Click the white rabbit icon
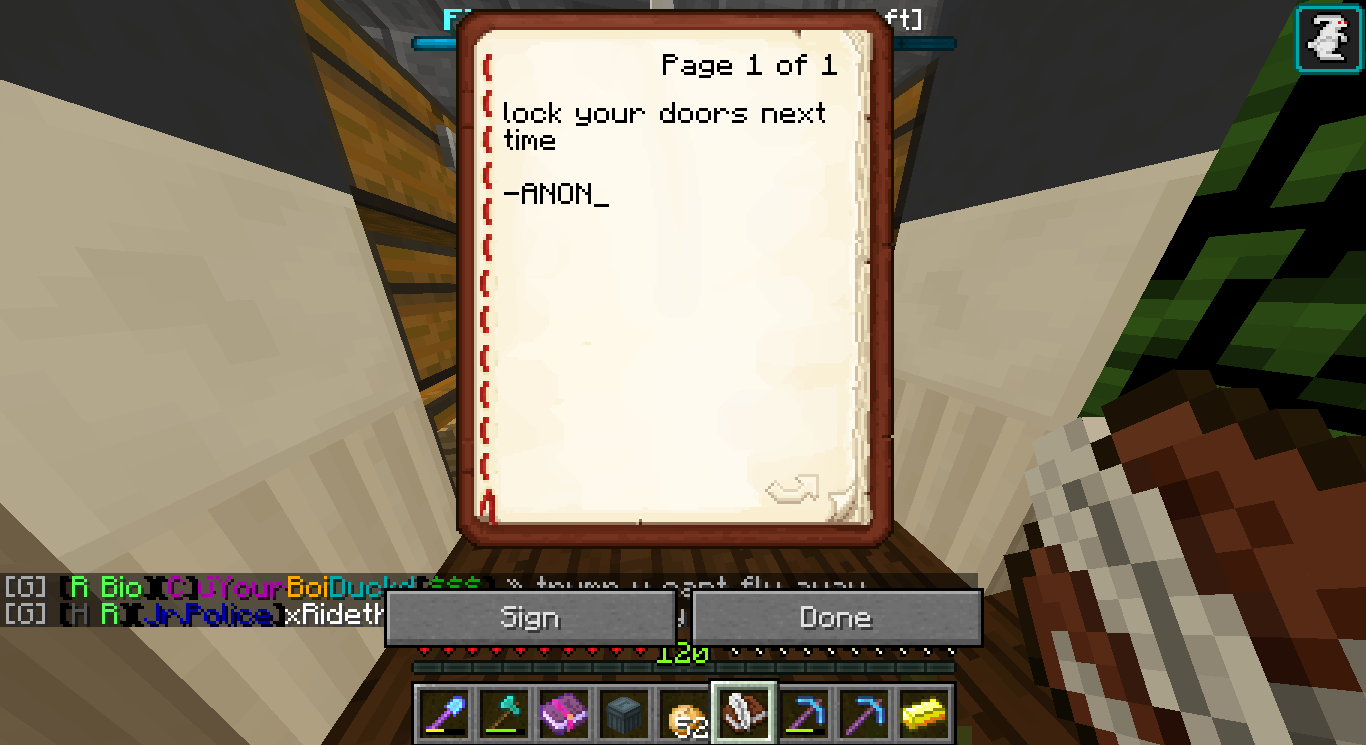This screenshot has width=1366, height=745. click(1329, 39)
